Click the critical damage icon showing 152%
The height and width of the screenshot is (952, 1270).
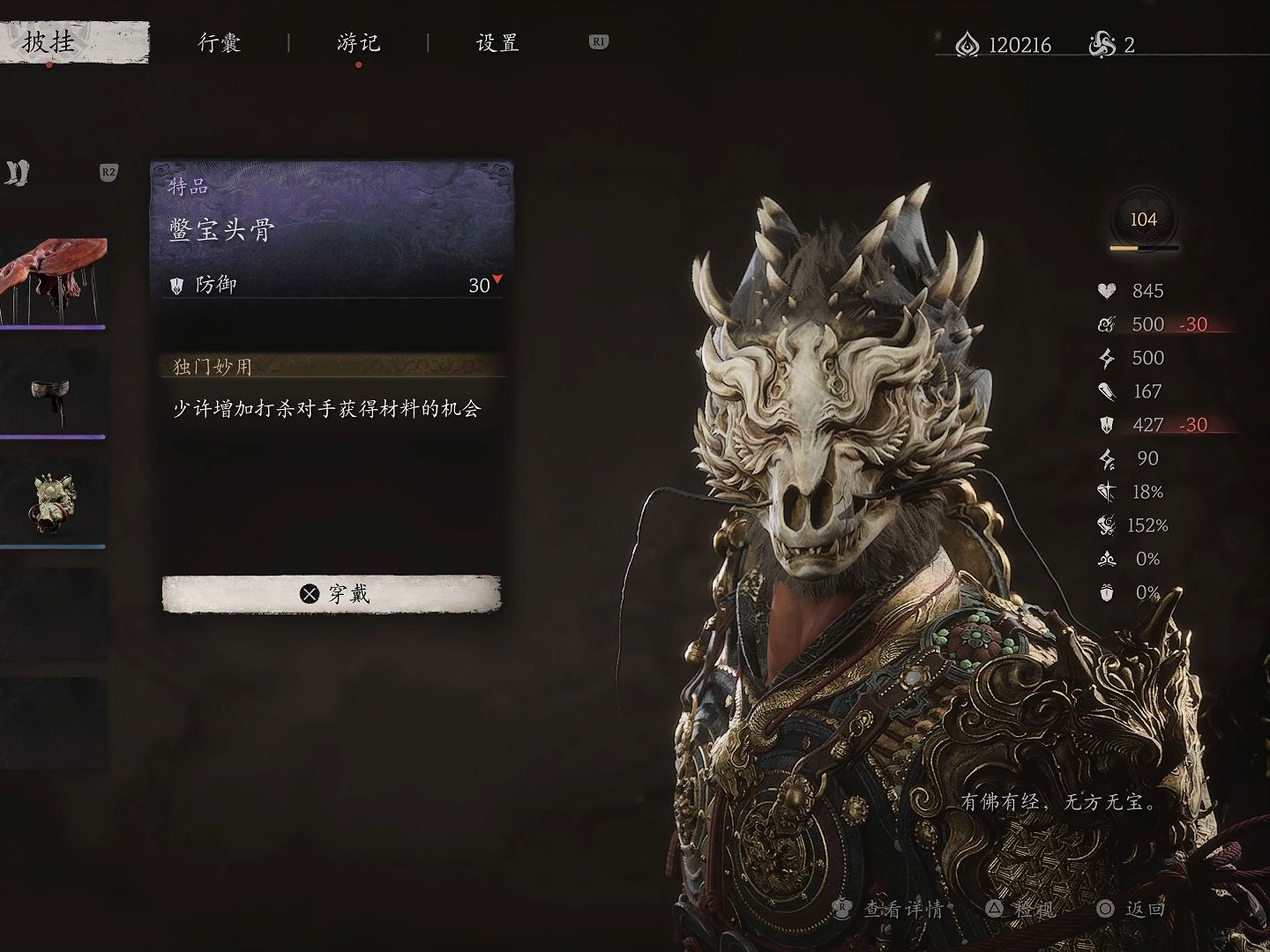1105,524
